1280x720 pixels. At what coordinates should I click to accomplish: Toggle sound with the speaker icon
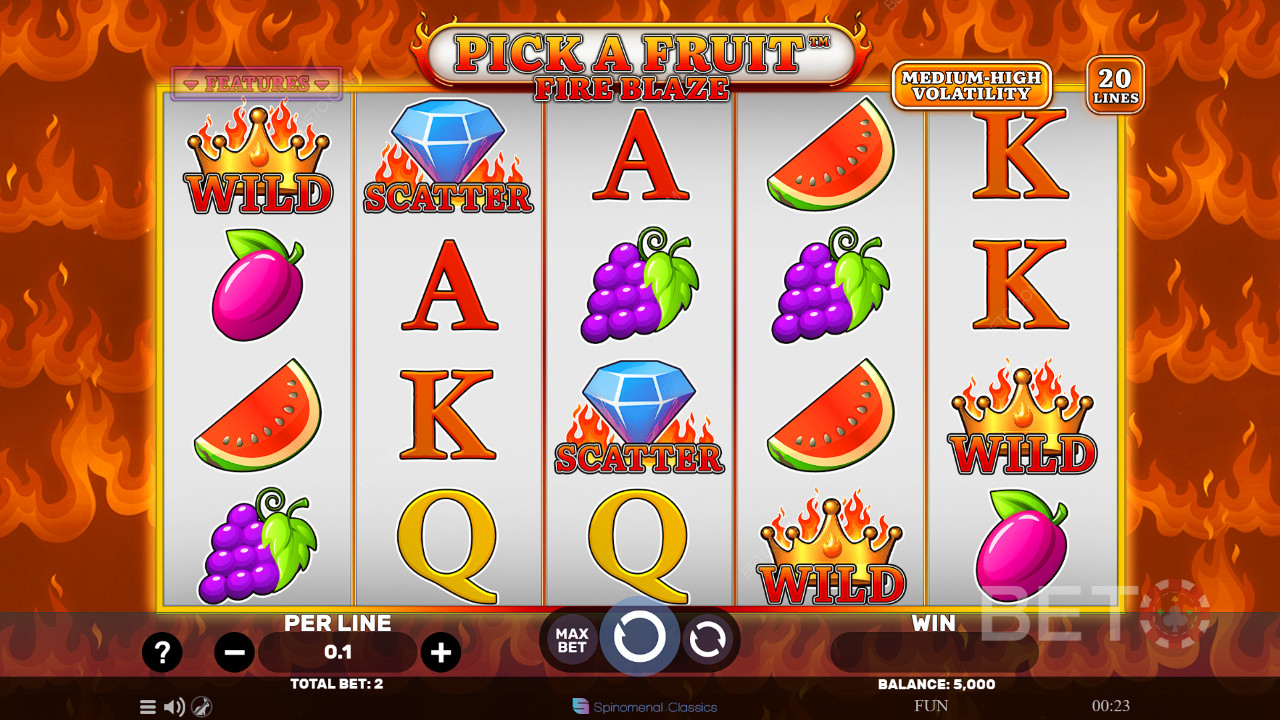[x=174, y=707]
